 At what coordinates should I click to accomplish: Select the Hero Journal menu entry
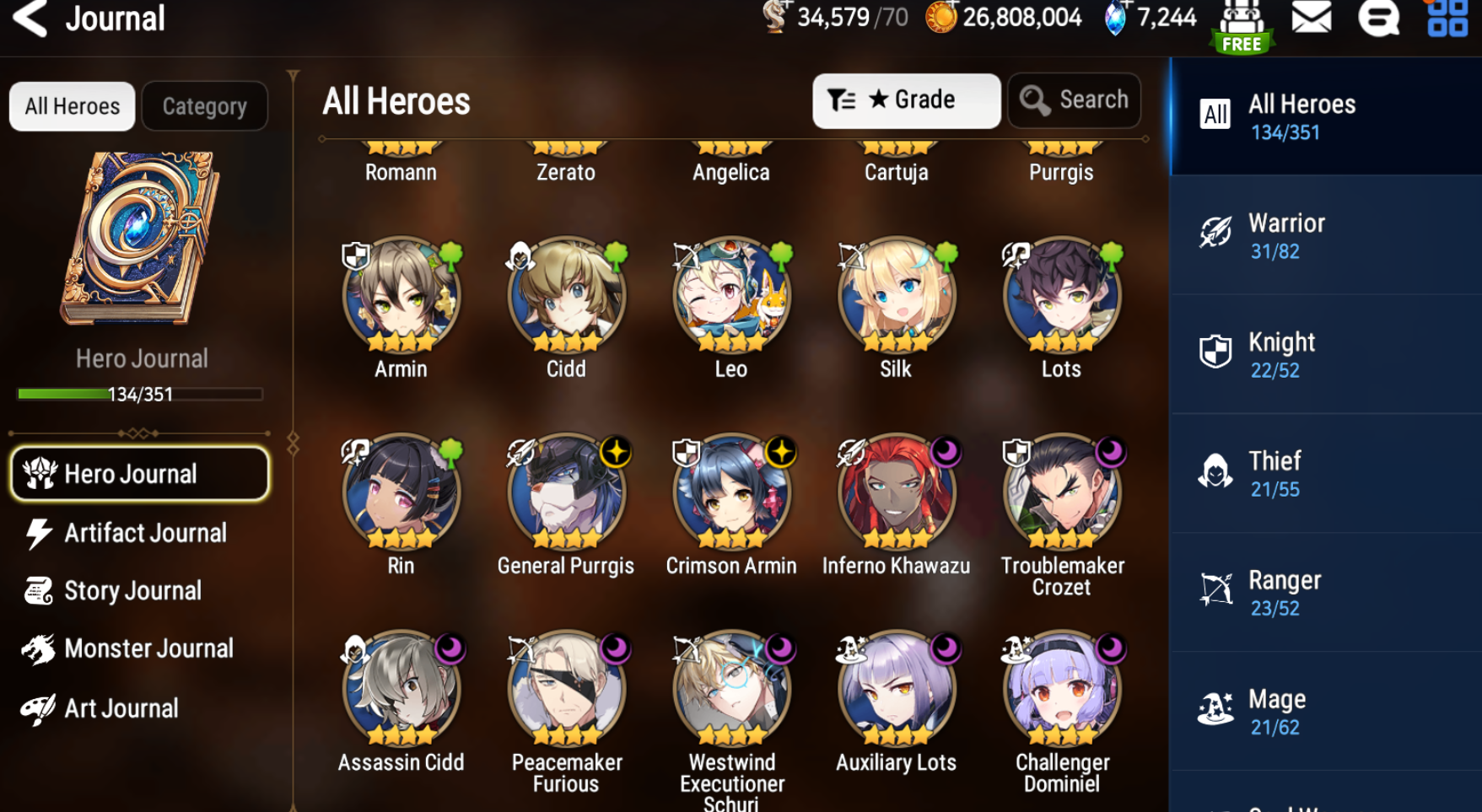[140, 474]
